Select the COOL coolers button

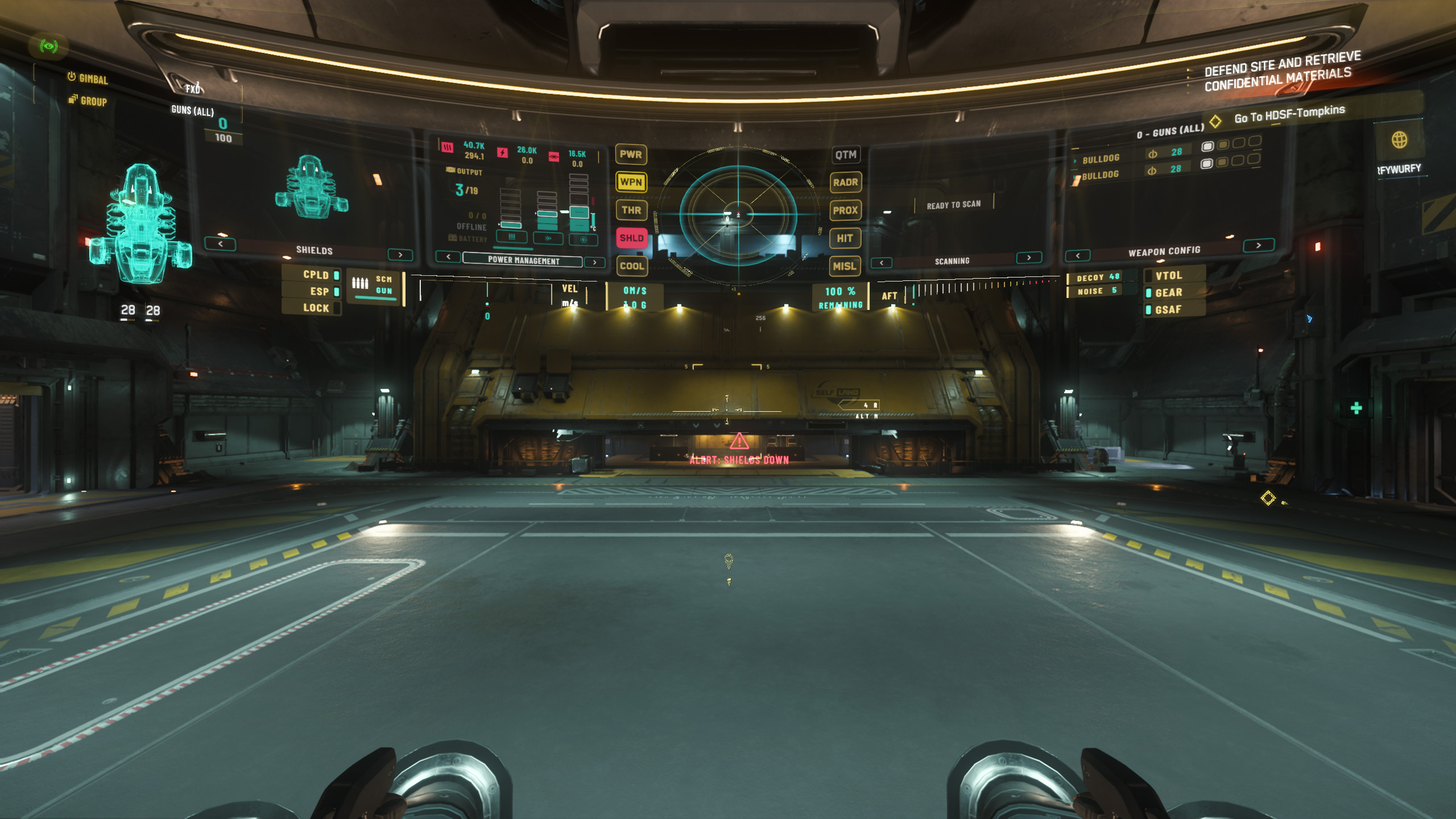(631, 266)
